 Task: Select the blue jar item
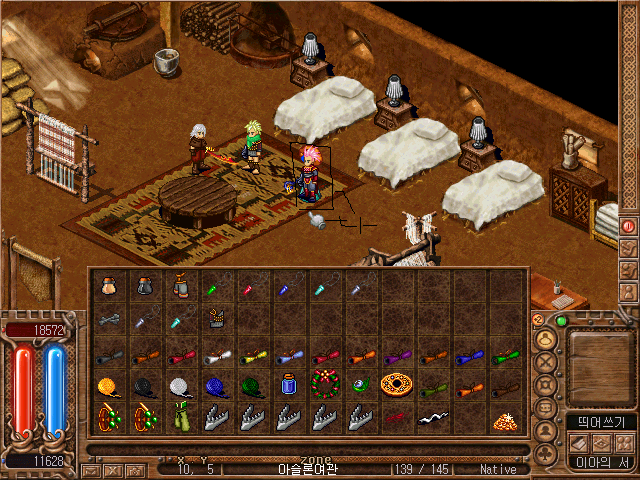coord(288,385)
